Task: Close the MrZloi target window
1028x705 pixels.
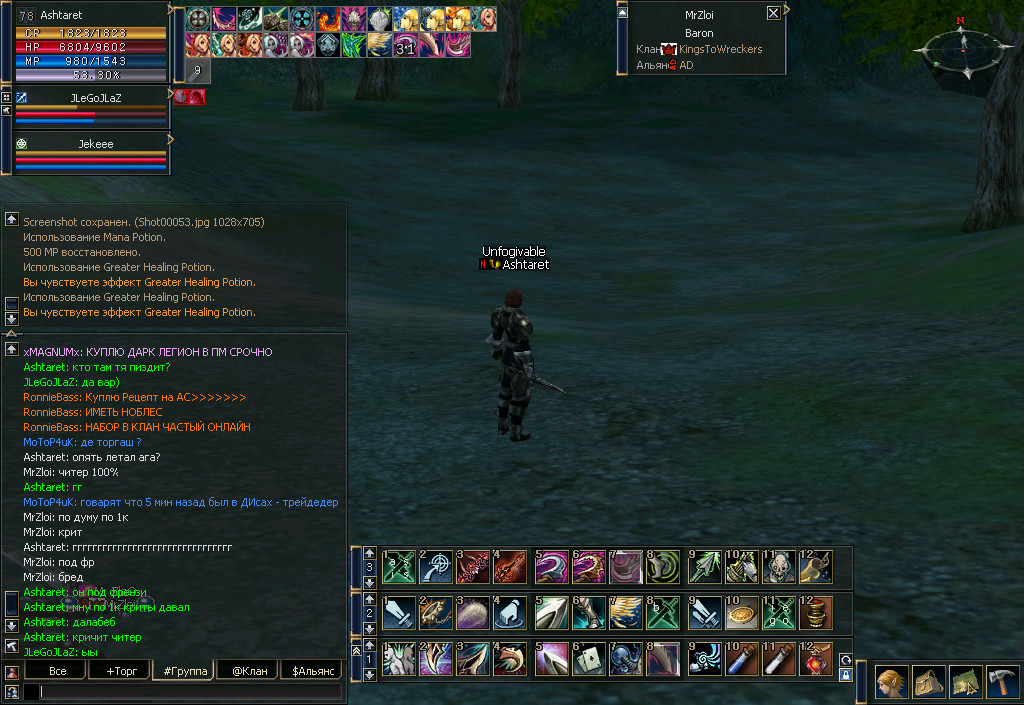Action: 773,13
